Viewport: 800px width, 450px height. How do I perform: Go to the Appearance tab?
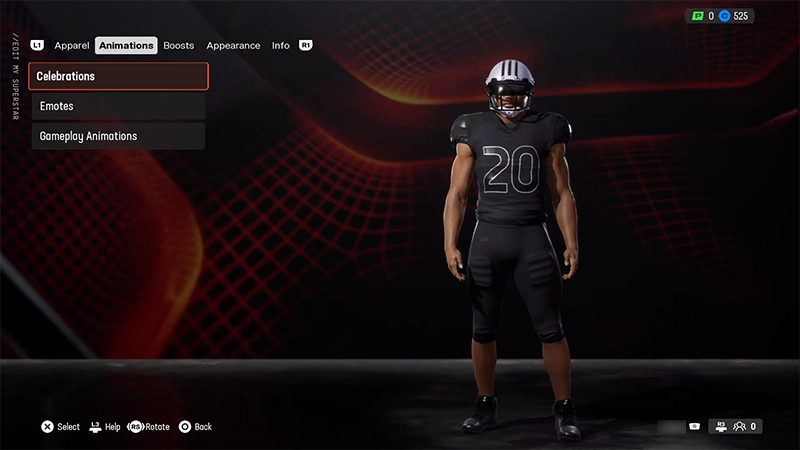click(233, 46)
